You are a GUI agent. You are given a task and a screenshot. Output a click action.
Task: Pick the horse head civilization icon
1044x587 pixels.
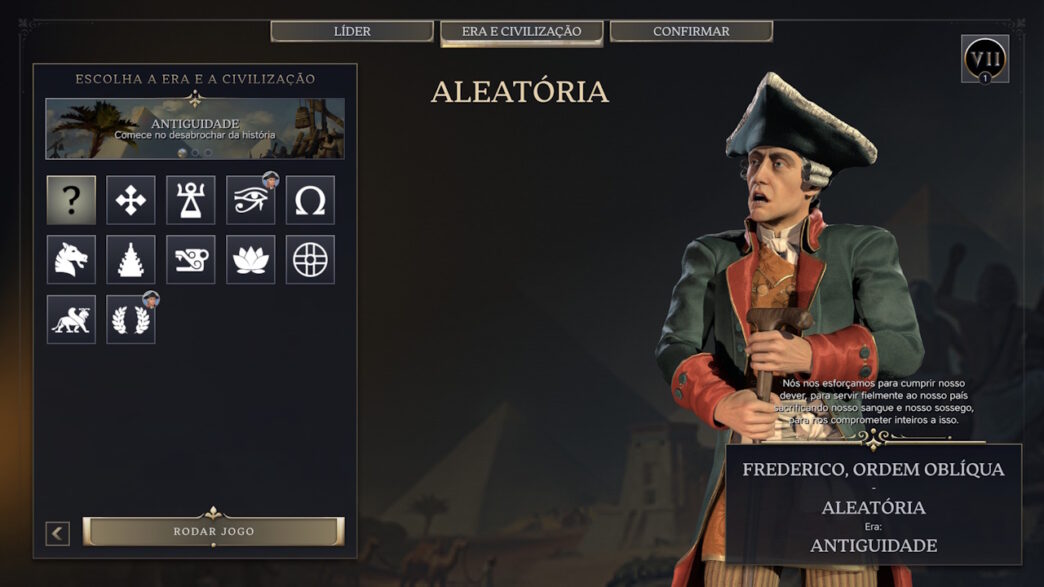[71, 260]
